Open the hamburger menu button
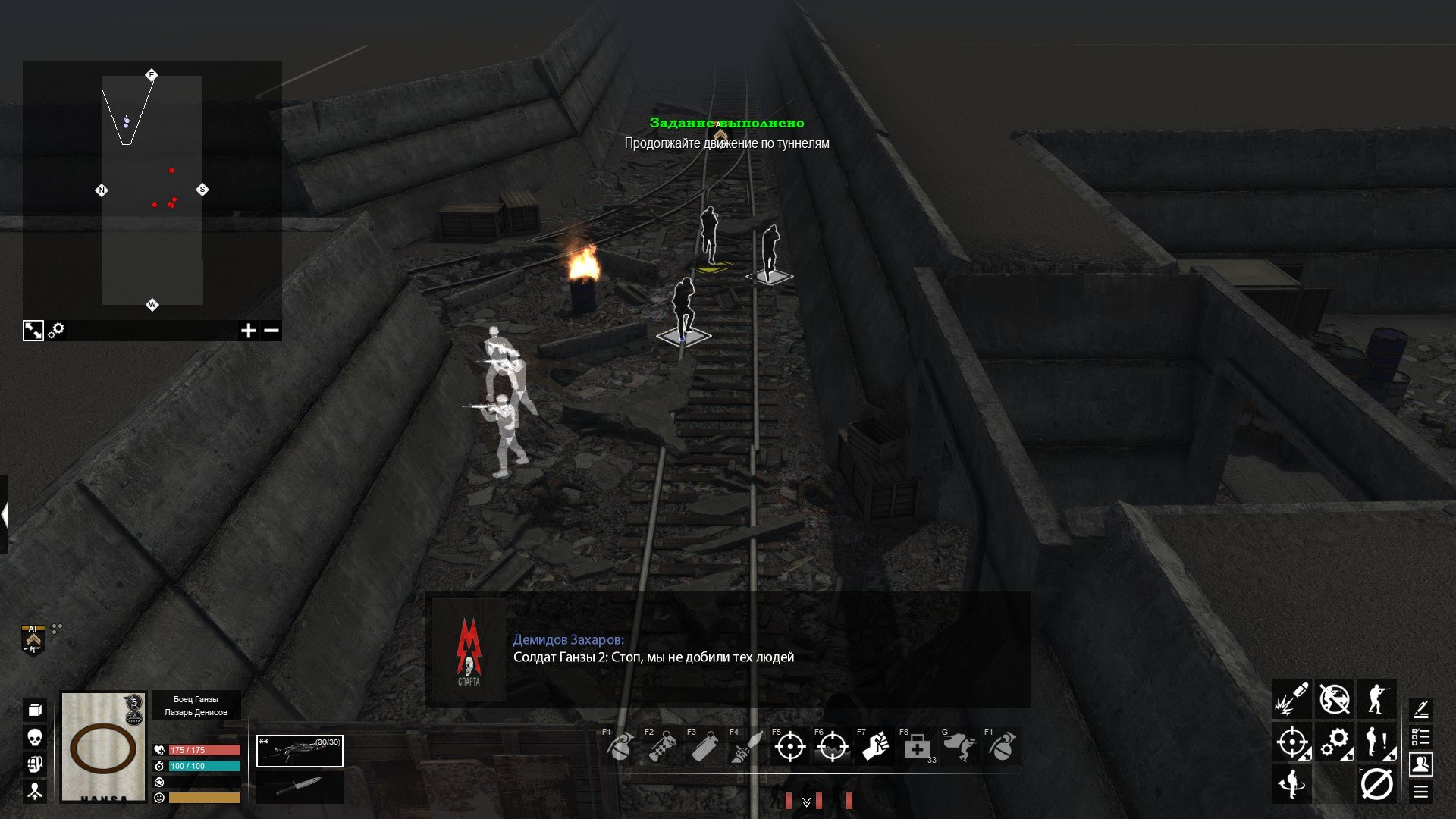The width and height of the screenshot is (1456, 819). pyautogui.click(x=1420, y=792)
